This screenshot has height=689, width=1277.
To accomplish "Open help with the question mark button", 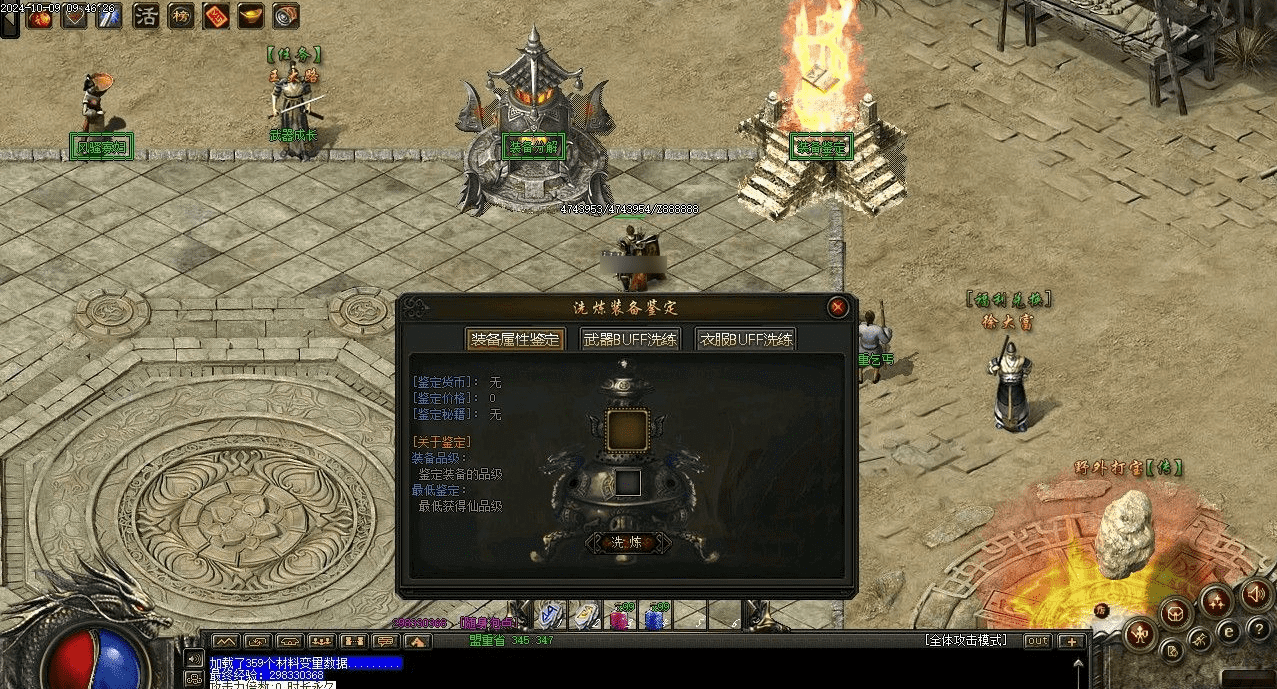I will click(1257, 630).
